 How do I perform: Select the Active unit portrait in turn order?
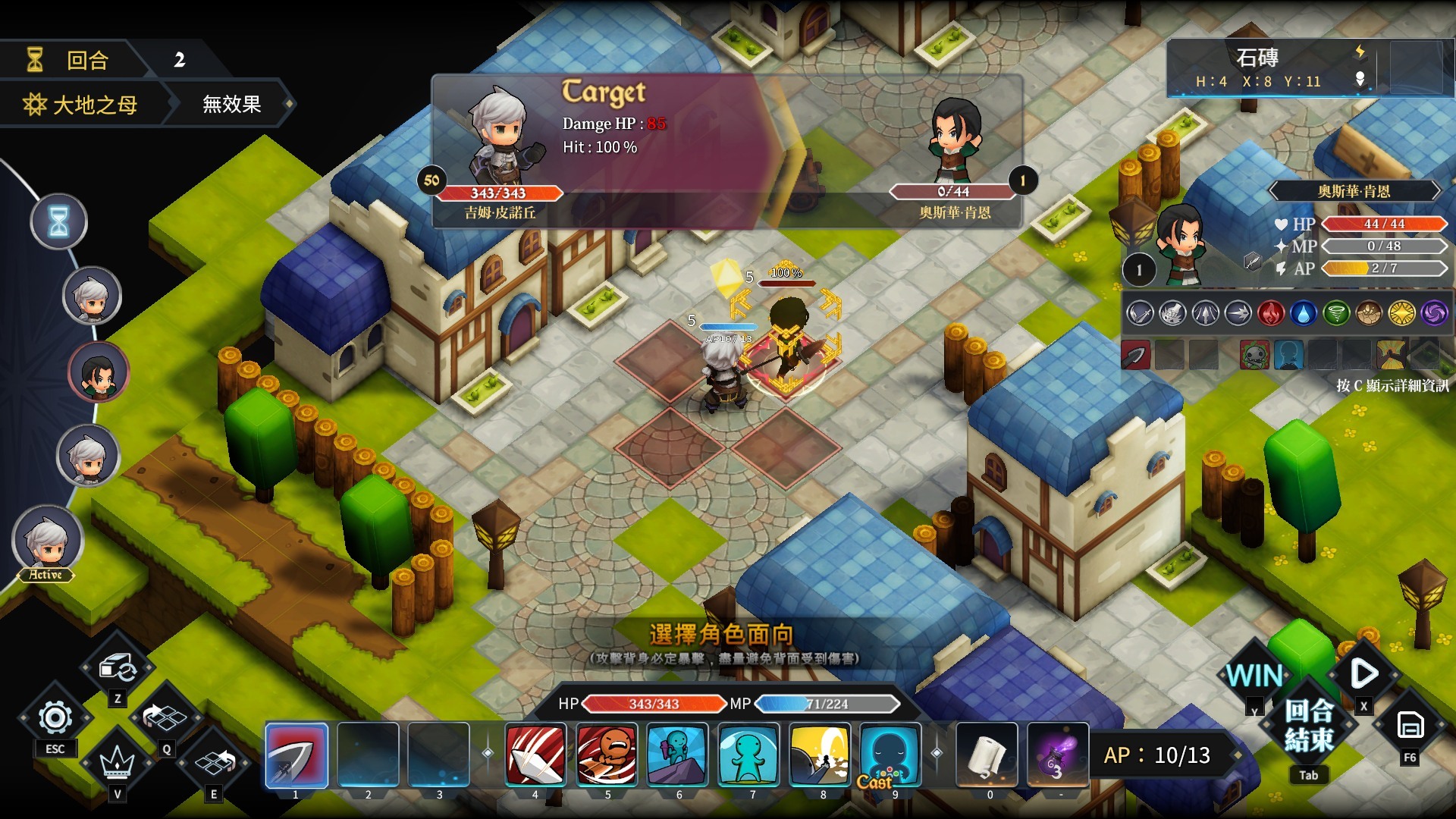coord(47,541)
